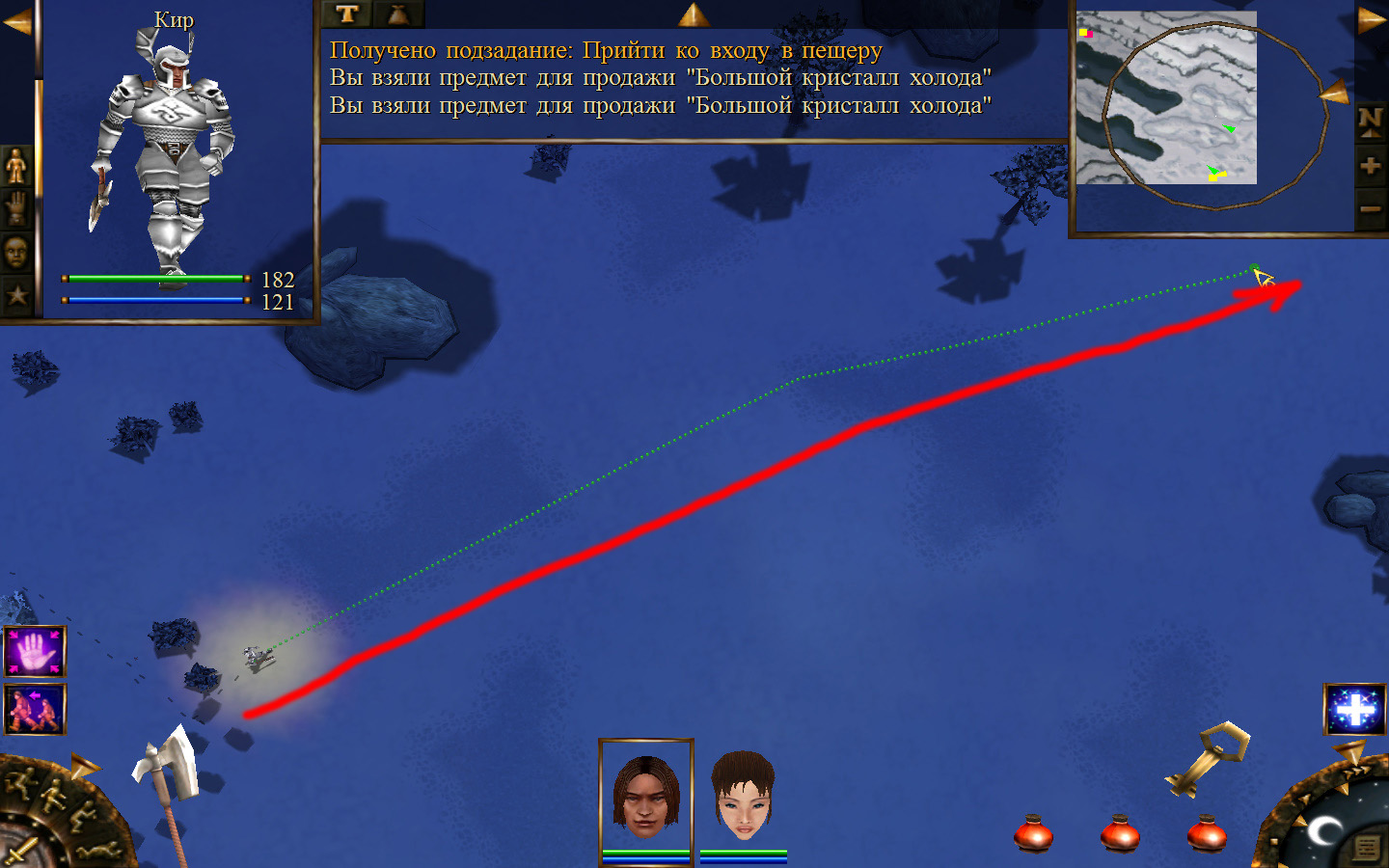Activate the two walking figures ability

[35, 709]
